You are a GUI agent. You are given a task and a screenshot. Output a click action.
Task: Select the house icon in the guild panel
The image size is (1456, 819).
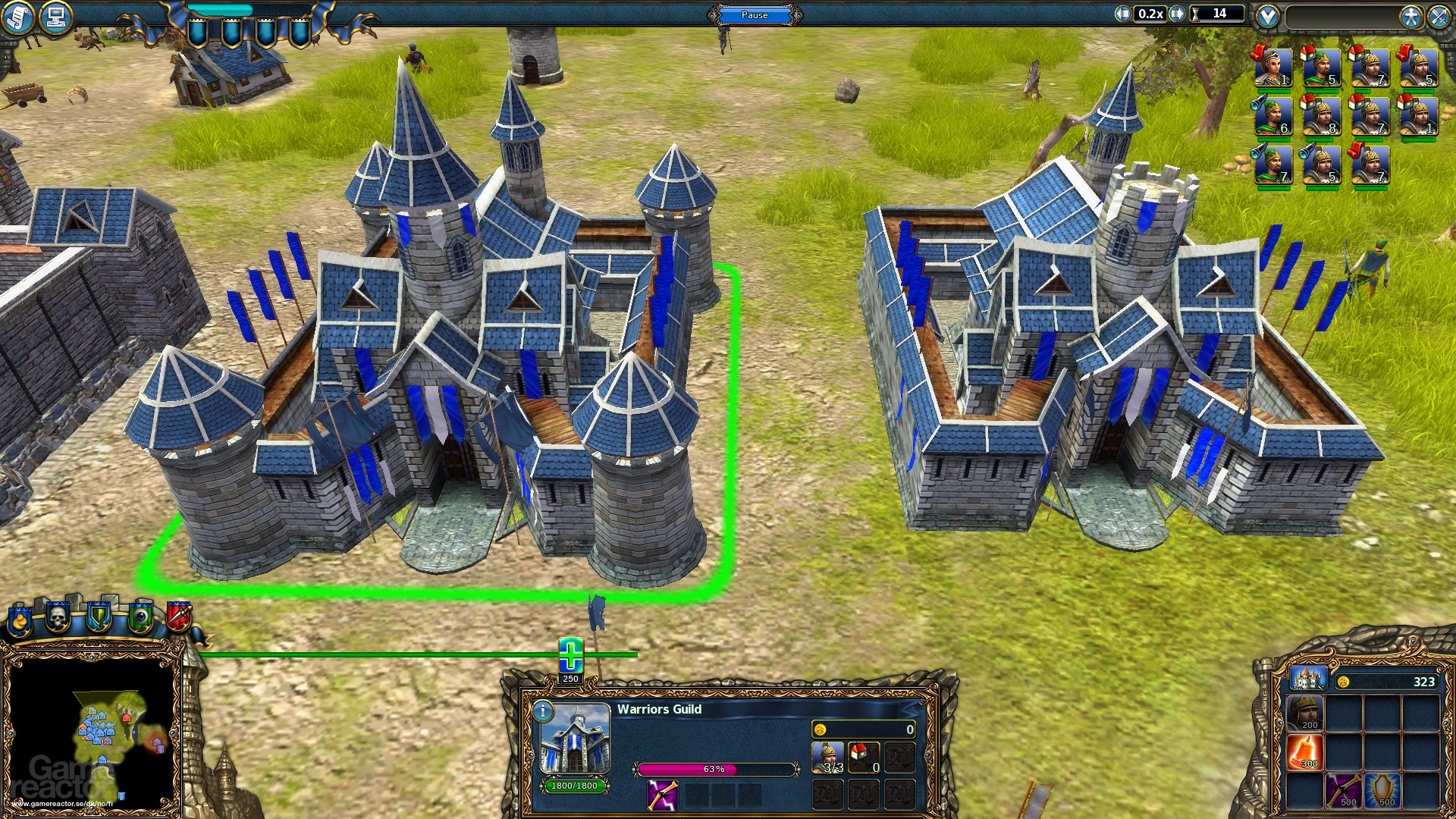pos(864,756)
